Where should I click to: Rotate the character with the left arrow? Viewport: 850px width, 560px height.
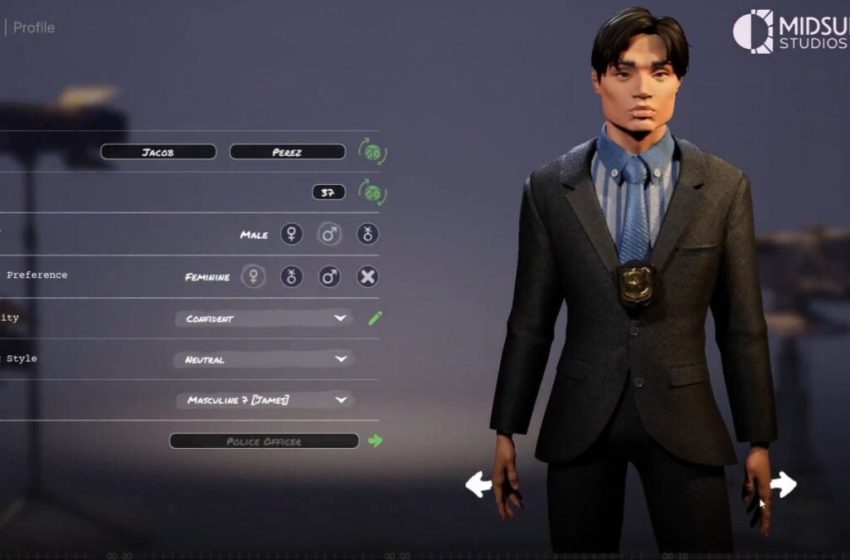coord(479,485)
